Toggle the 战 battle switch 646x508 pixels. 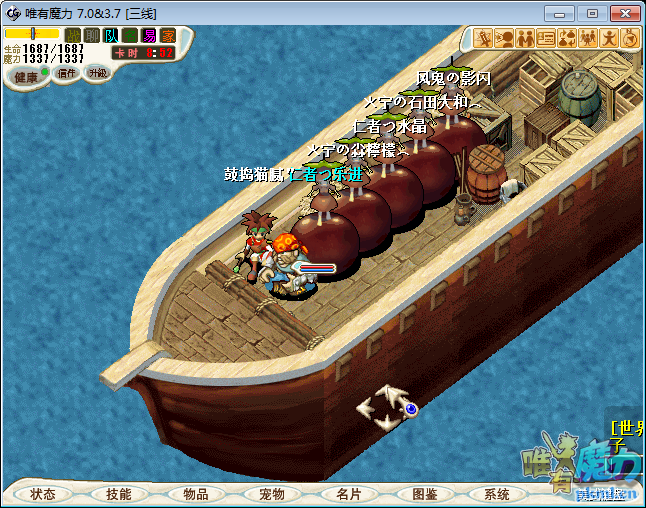(x=72, y=36)
